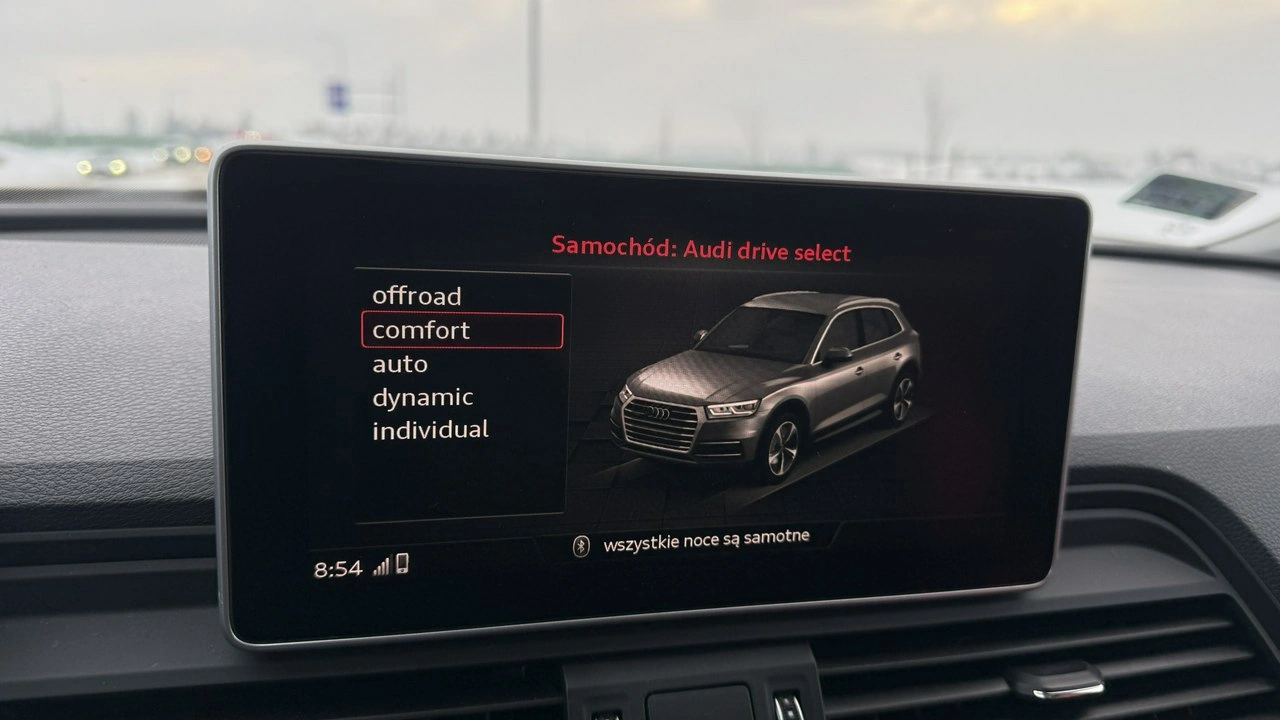The width and height of the screenshot is (1280, 720).
Task: Enable the auto drive mode
Action: (x=398, y=363)
